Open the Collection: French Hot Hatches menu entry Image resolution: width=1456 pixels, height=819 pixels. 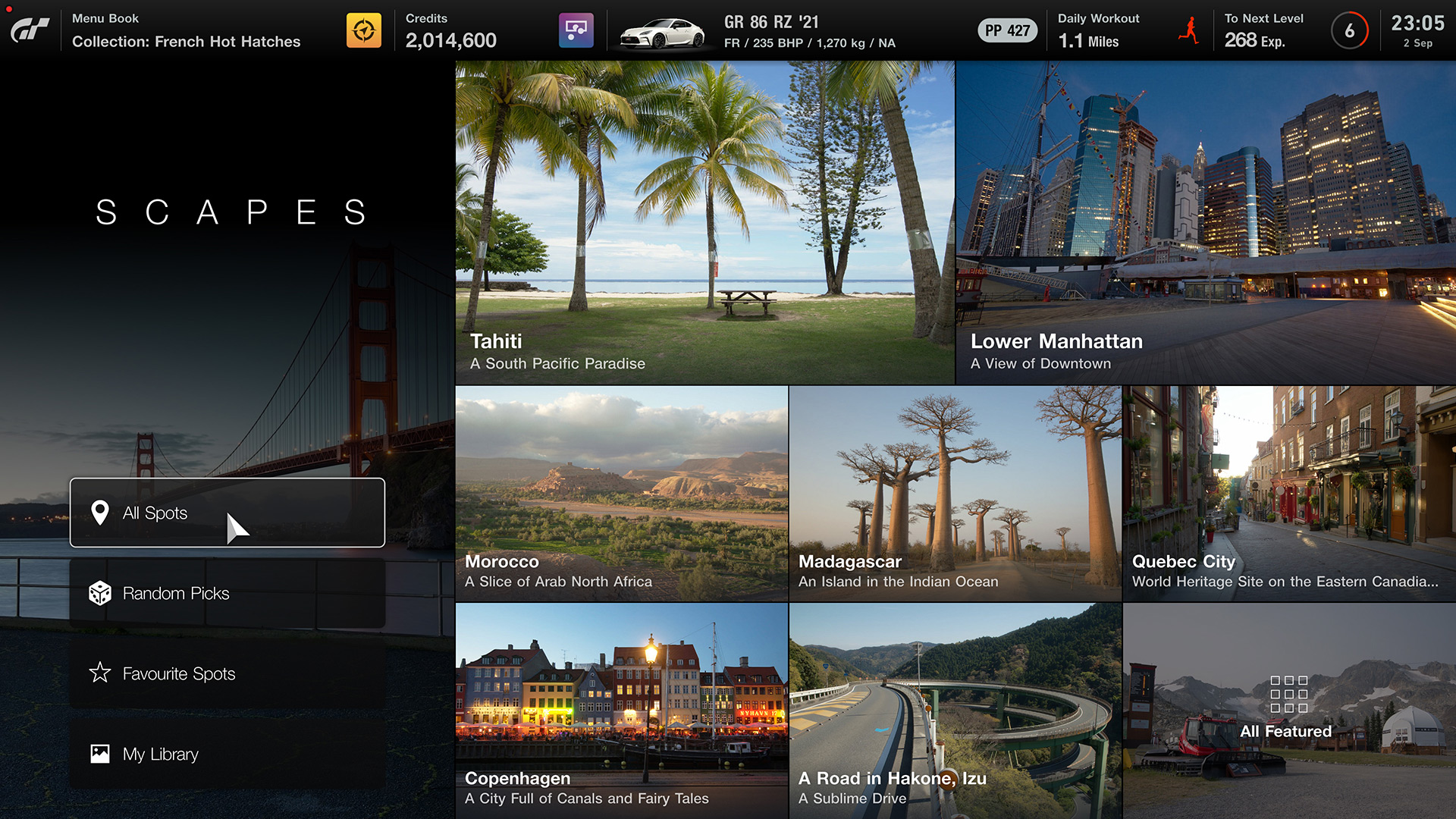(186, 42)
